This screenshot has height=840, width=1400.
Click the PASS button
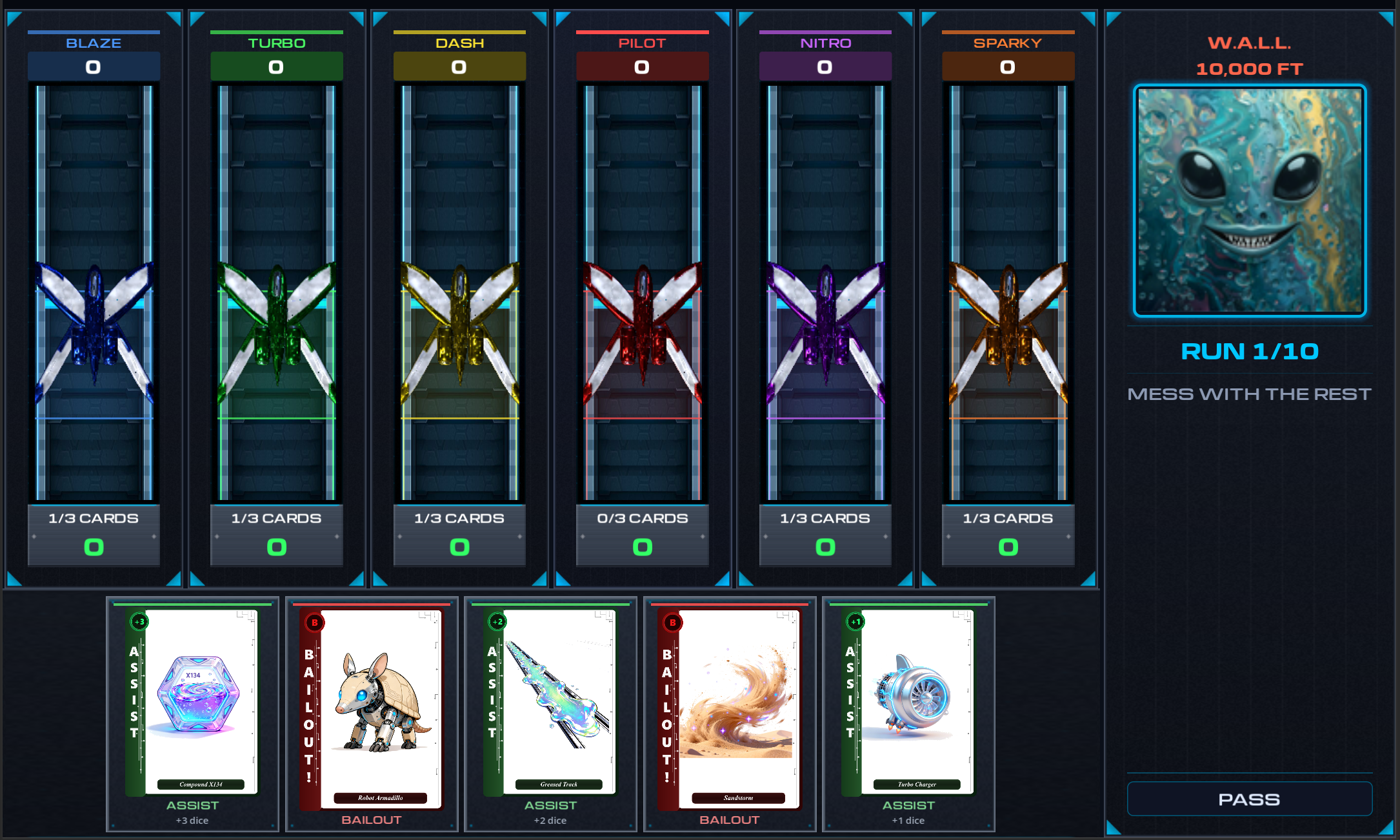[1249, 799]
